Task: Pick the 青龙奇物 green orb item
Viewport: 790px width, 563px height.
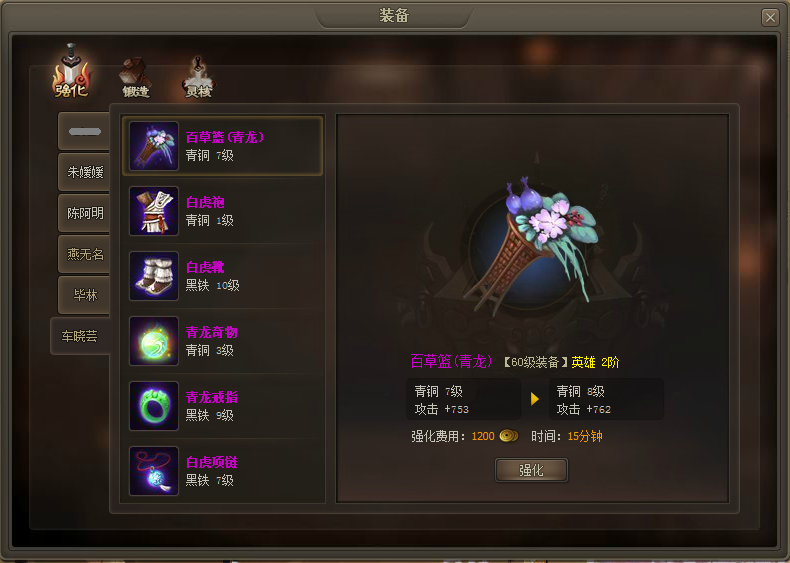Action: pyautogui.click(x=223, y=341)
